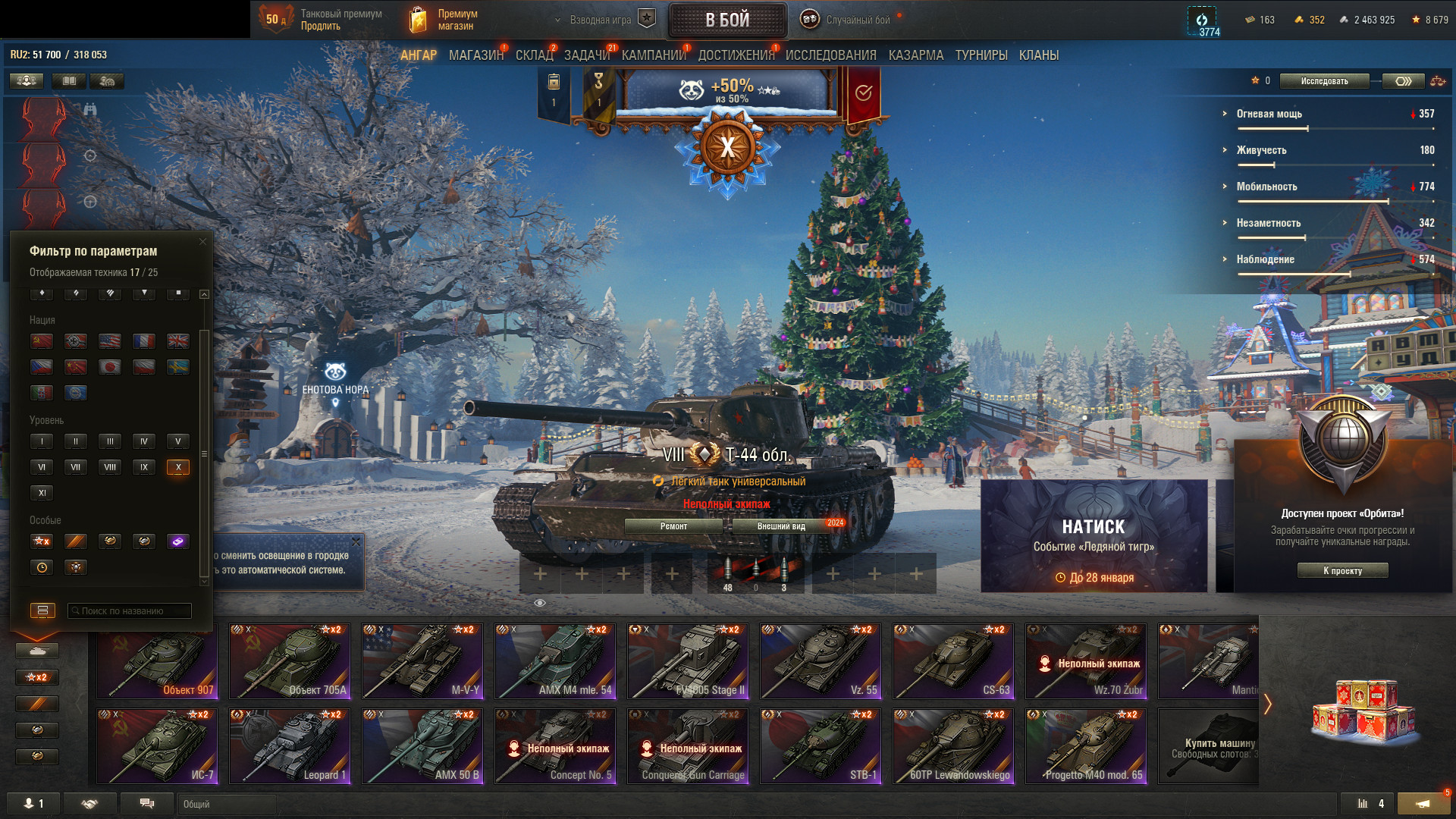1456x819 pixels.
Task: Choose the ИС-7 tank in carousel
Action: (x=157, y=745)
